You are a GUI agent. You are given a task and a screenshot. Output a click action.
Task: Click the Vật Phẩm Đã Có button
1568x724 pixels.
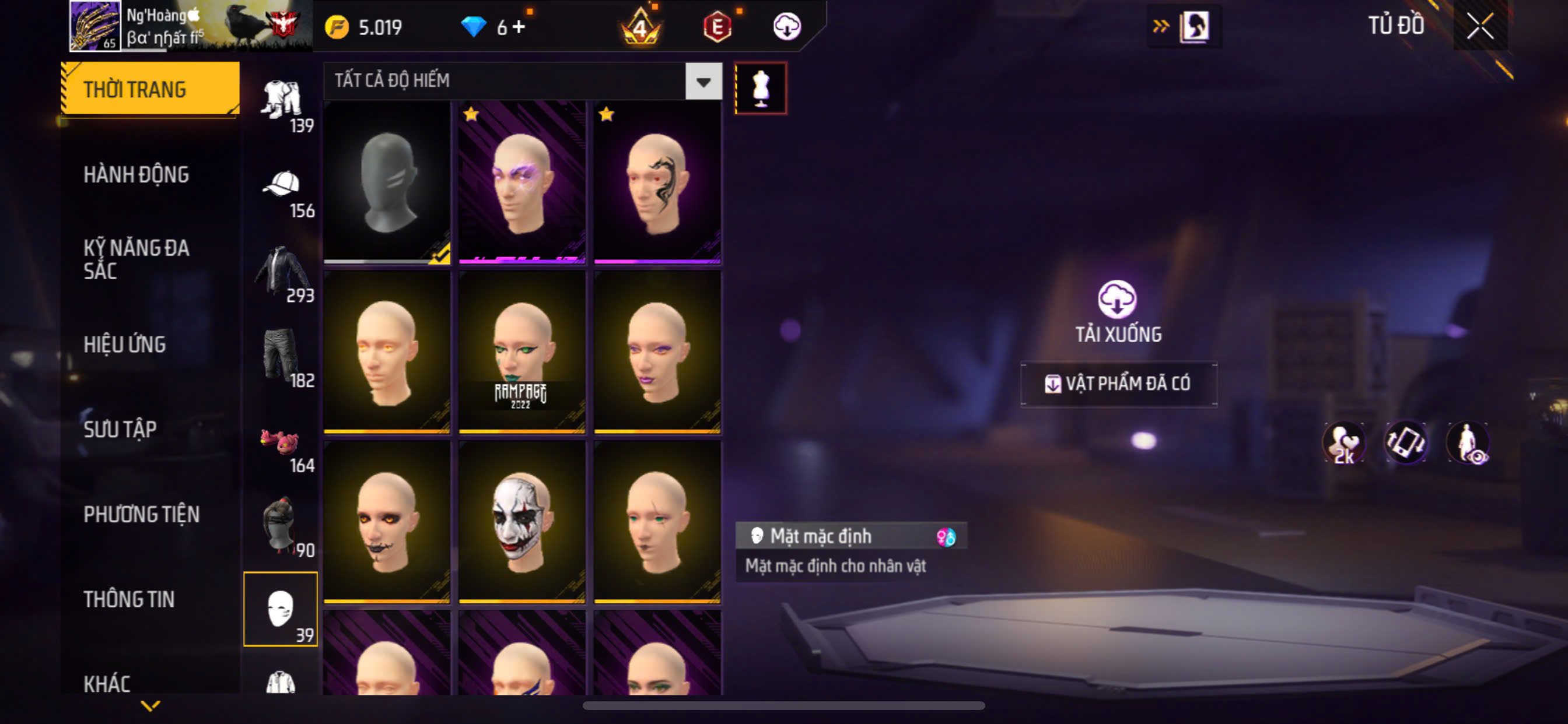click(x=1119, y=384)
